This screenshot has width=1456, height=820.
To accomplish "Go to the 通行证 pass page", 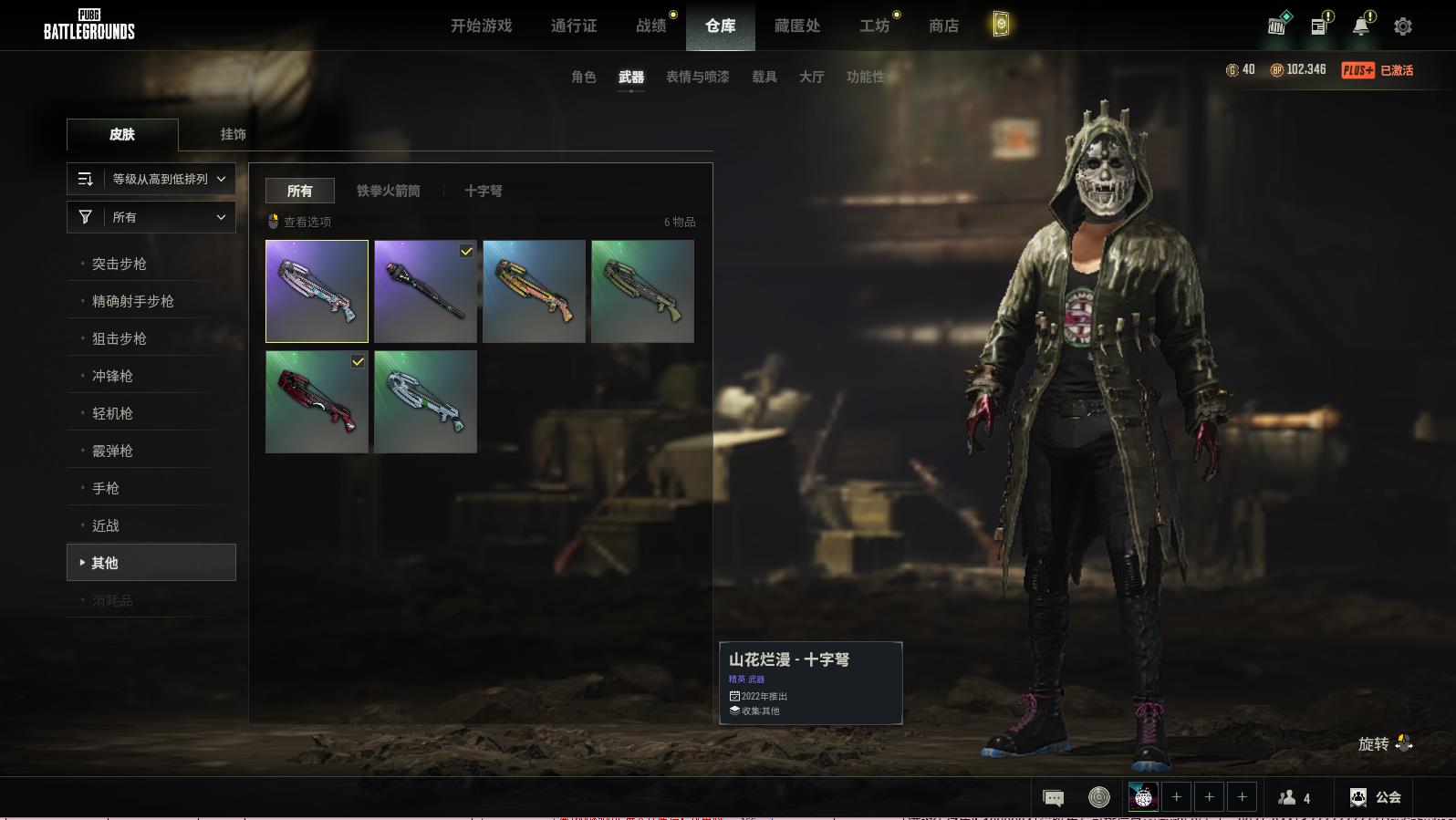I will (574, 26).
